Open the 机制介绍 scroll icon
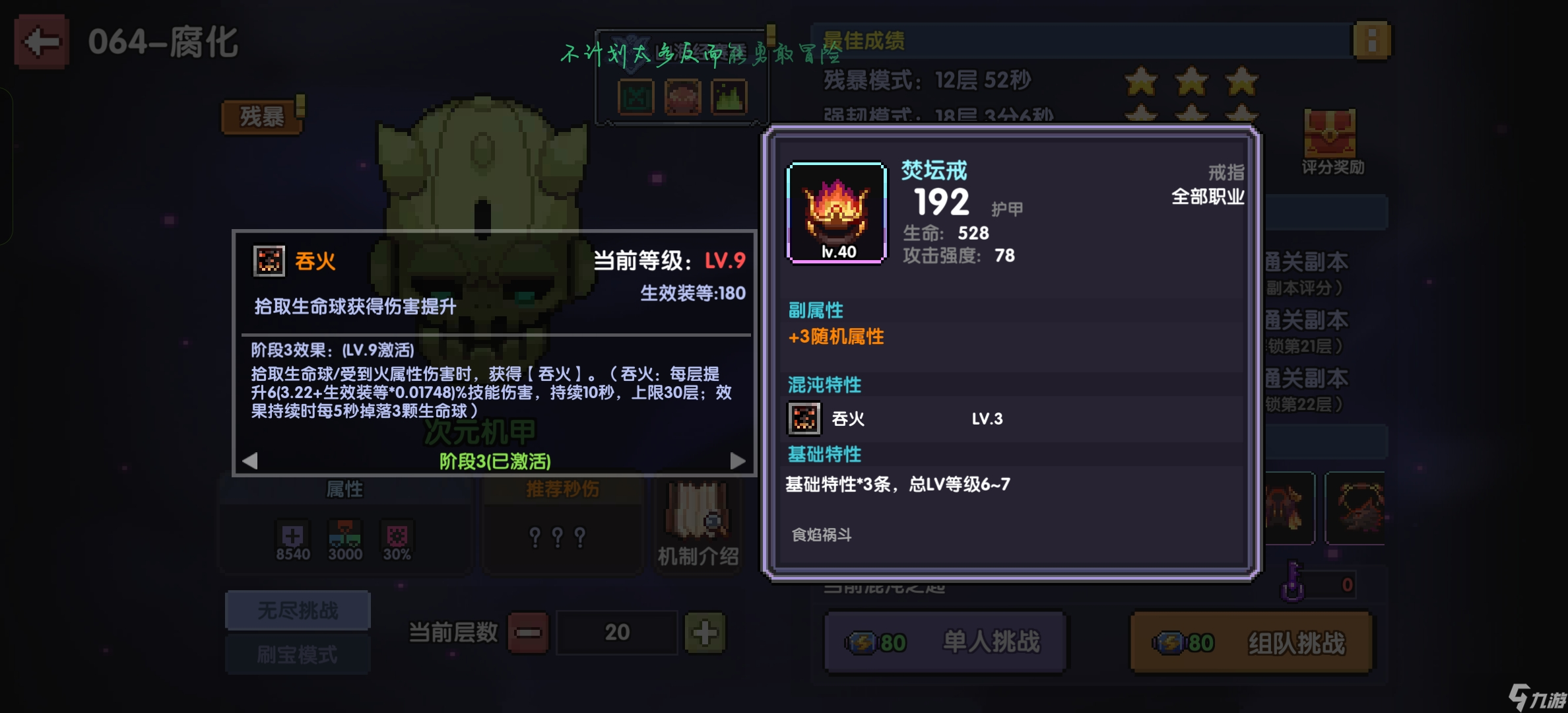This screenshot has width=1568, height=713. [x=697, y=515]
